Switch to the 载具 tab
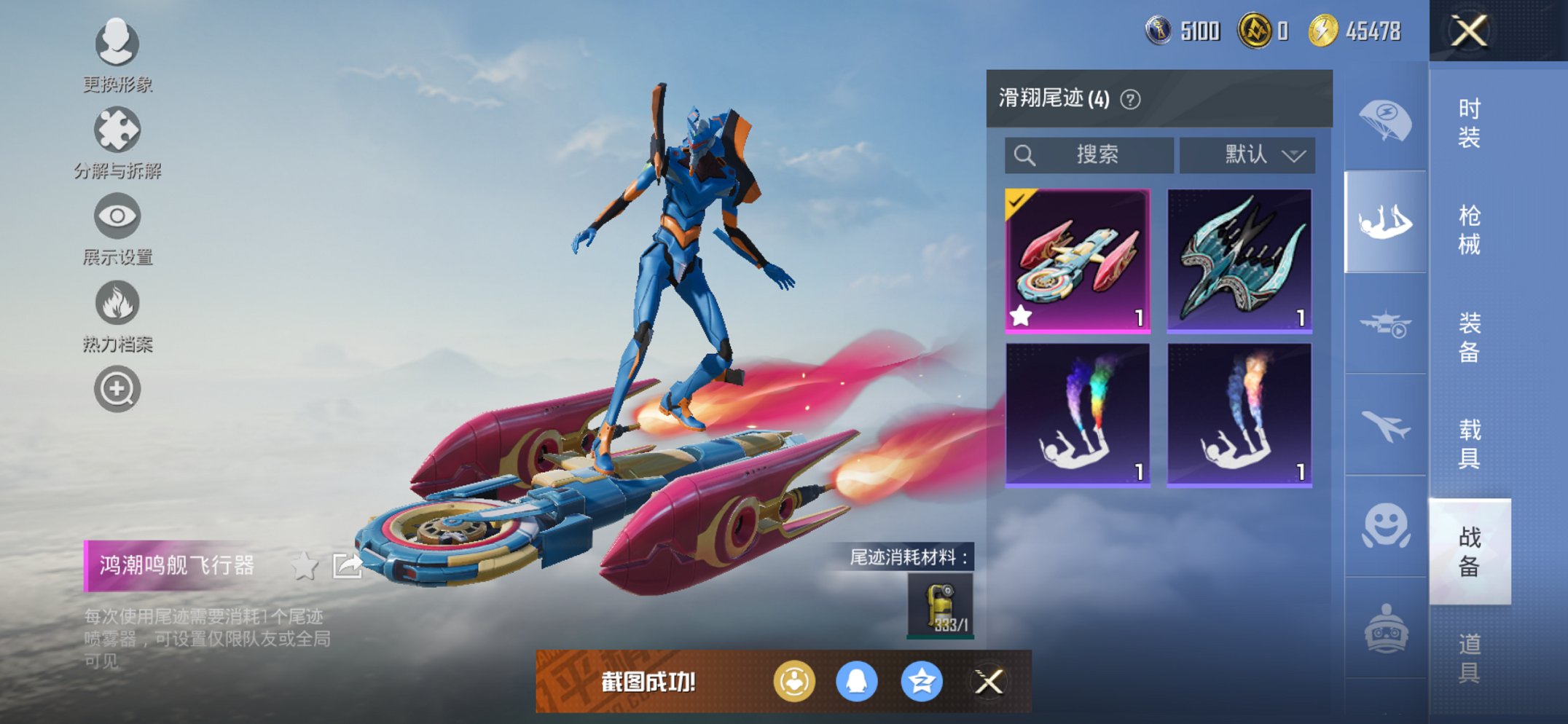The height and width of the screenshot is (724, 1568). pos(1470,438)
